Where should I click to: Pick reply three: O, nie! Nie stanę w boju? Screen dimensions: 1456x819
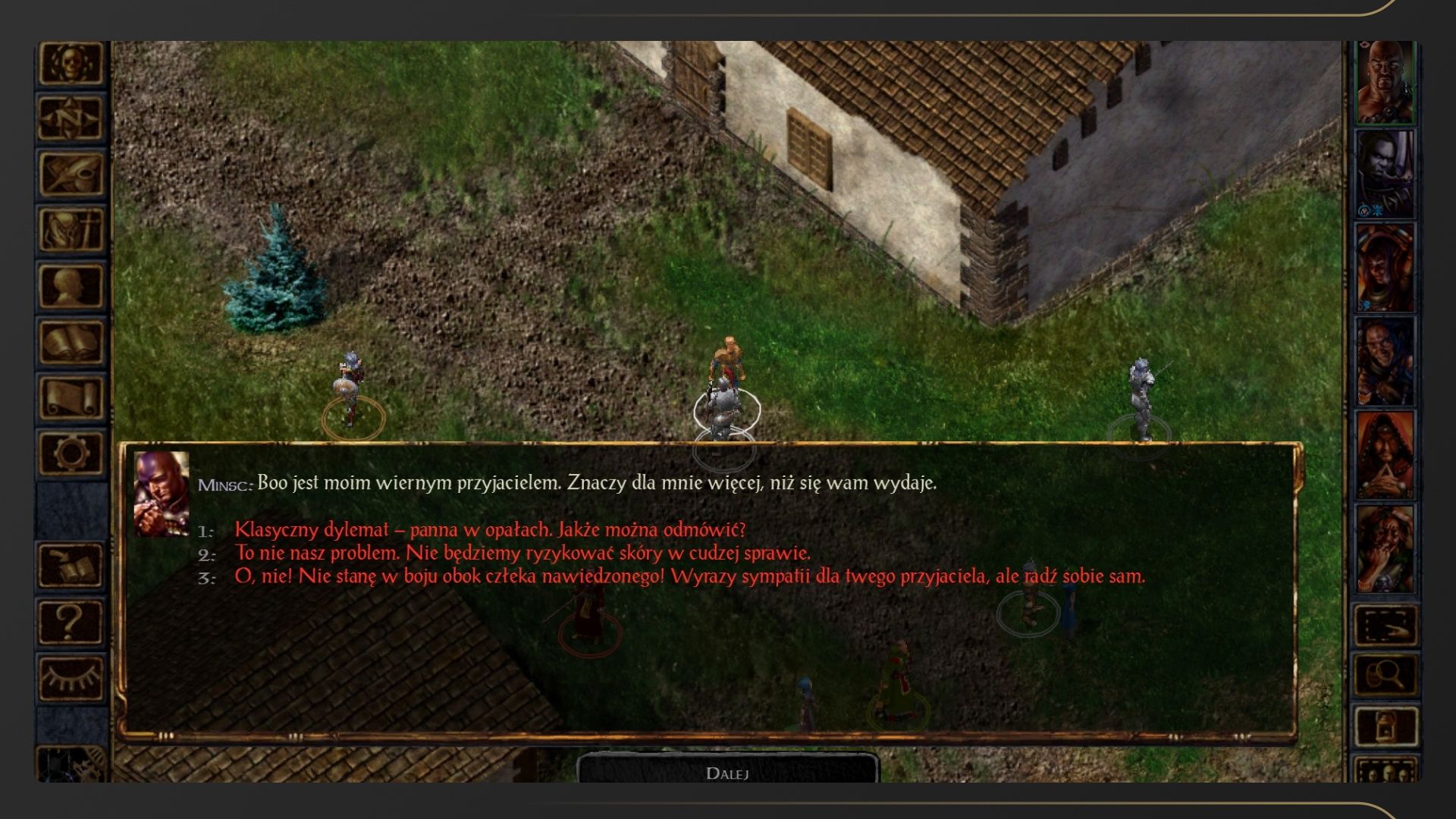tap(689, 576)
